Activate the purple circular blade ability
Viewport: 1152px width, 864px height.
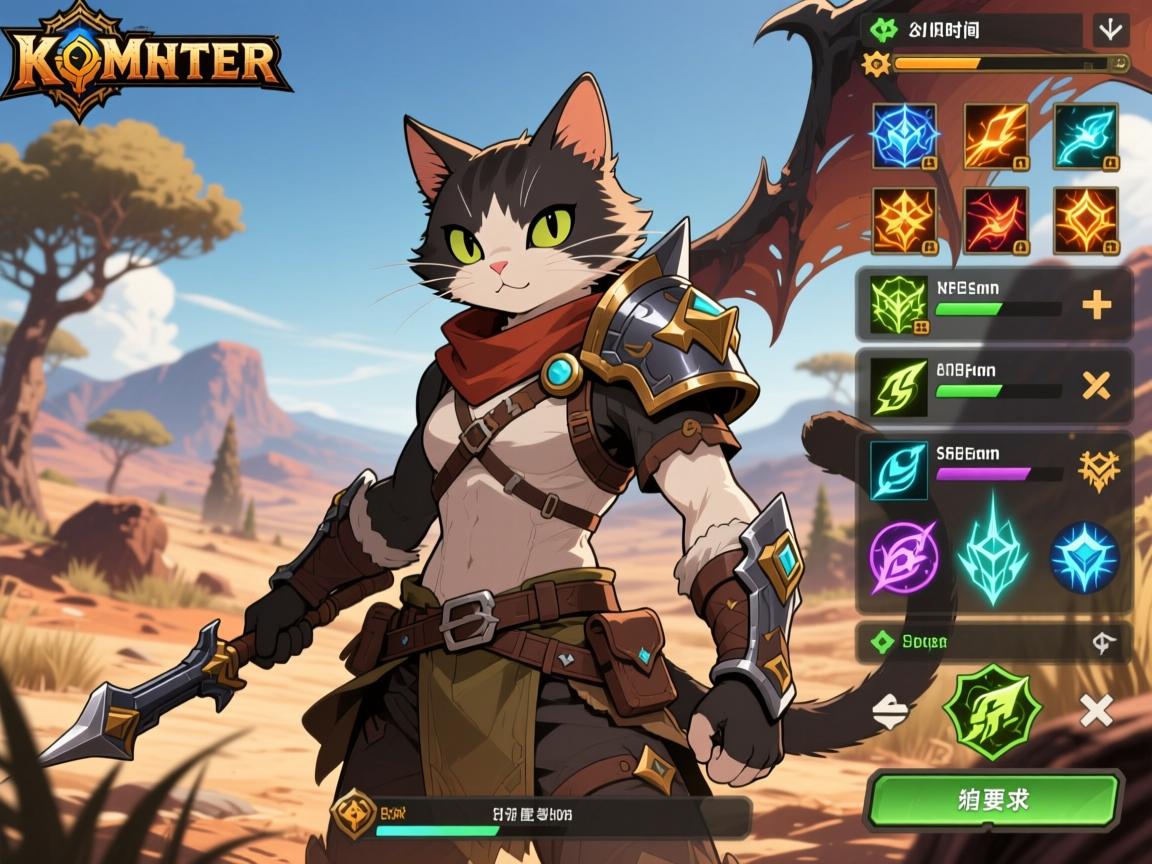903,554
